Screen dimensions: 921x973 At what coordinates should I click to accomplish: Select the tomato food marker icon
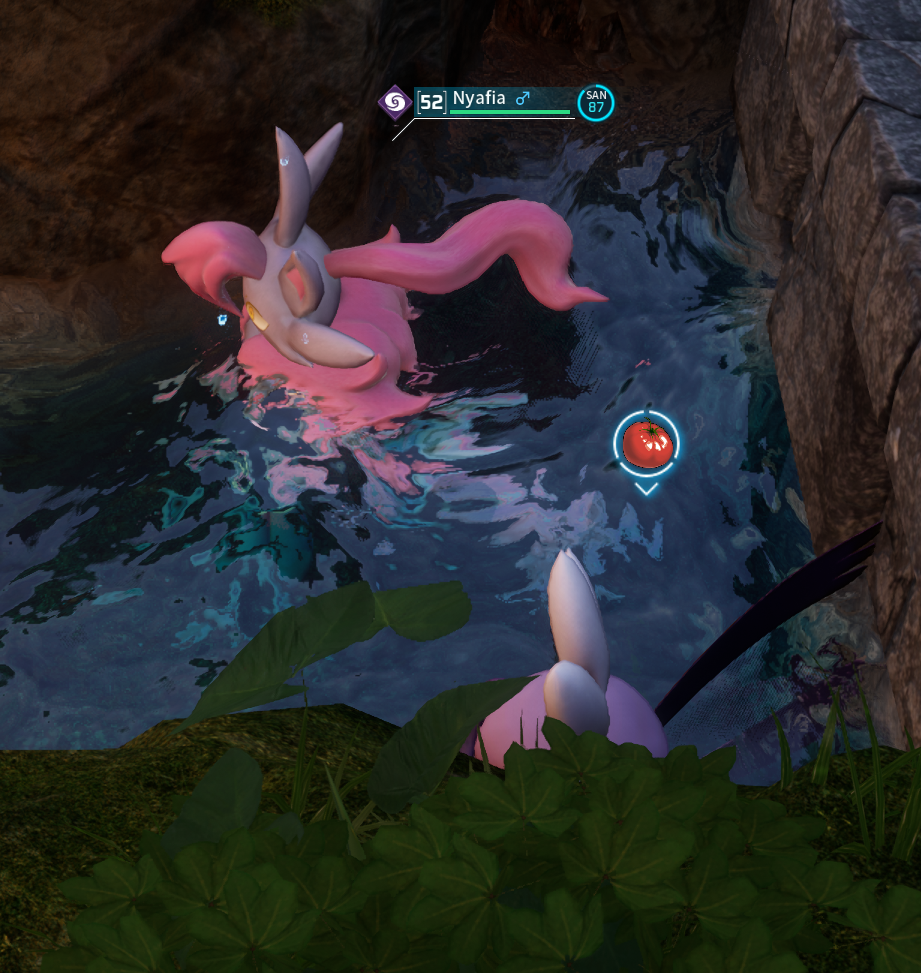coord(646,443)
